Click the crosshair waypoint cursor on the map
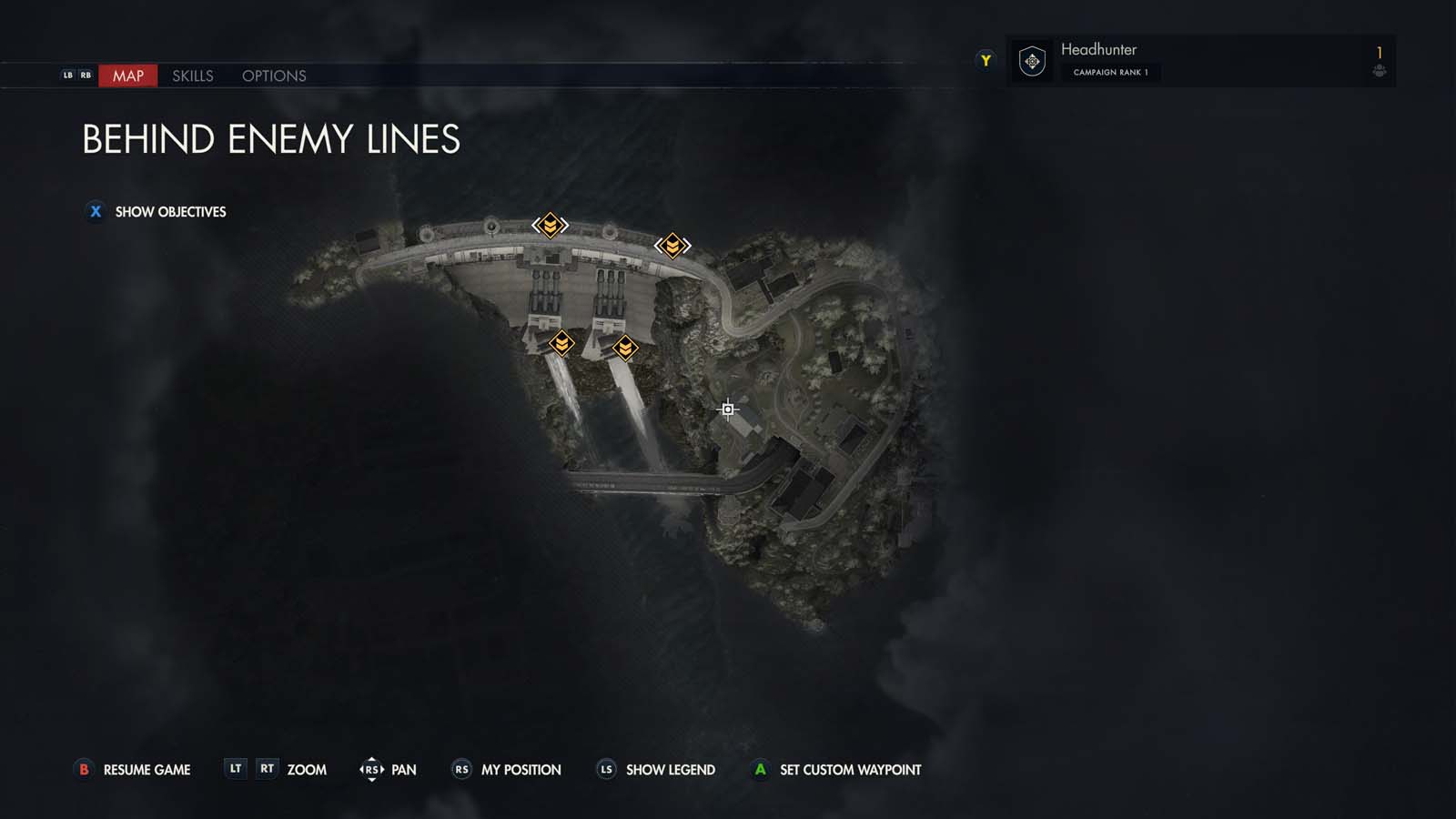The height and width of the screenshot is (819, 1456). (x=728, y=409)
